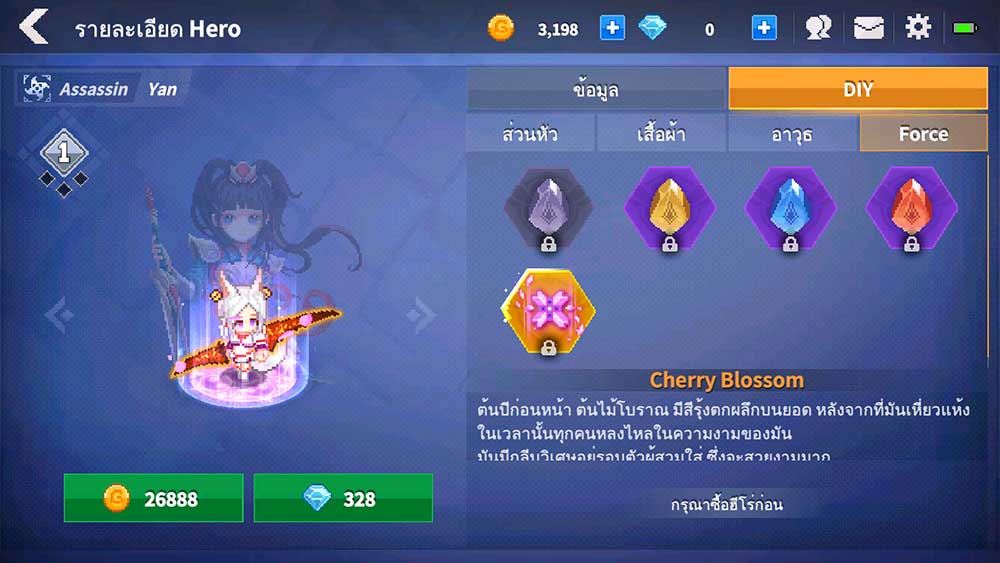1000x563 pixels.
Task: Select the Cherry Blossom force icon
Action: point(548,311)
